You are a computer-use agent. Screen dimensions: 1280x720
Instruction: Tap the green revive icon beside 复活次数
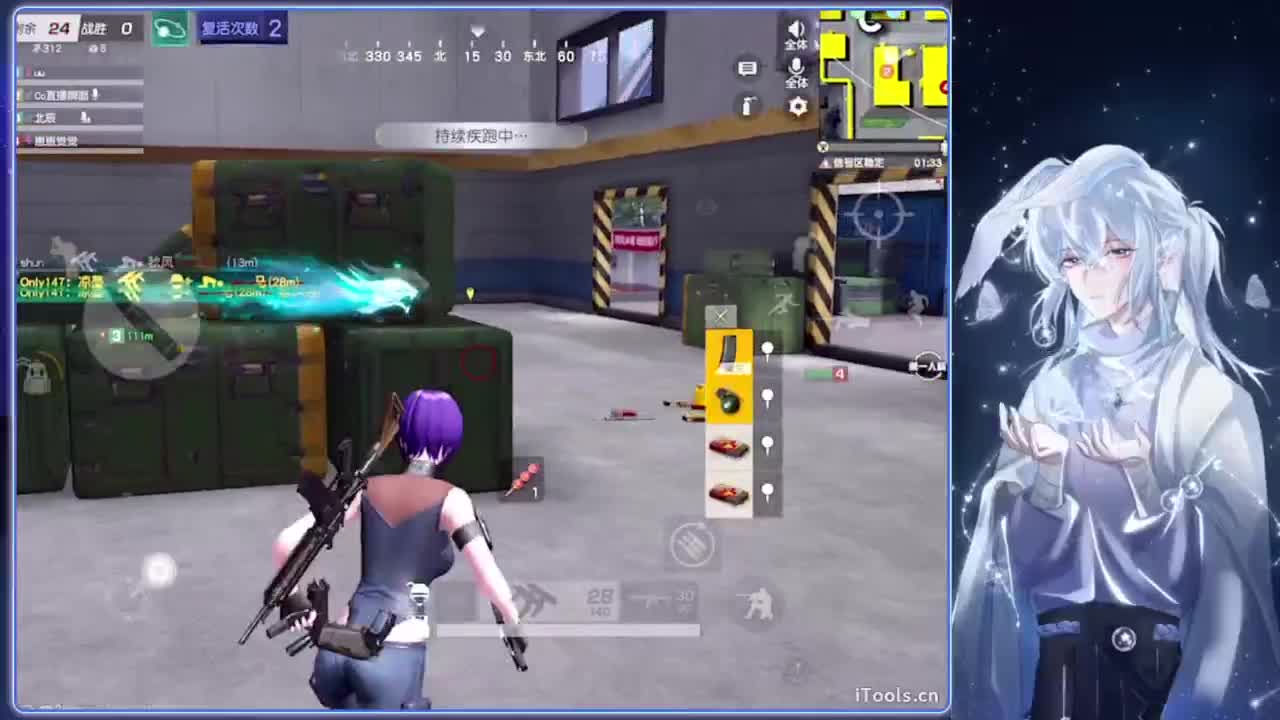click(x=169, y=28)
